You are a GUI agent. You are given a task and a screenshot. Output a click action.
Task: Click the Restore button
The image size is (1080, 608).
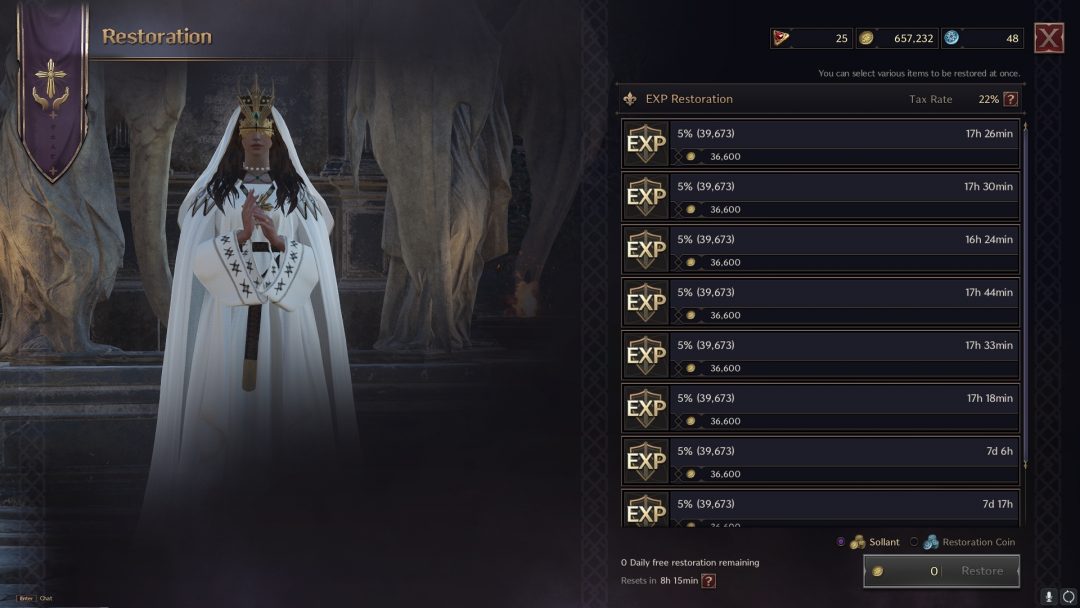click(981, 571)
